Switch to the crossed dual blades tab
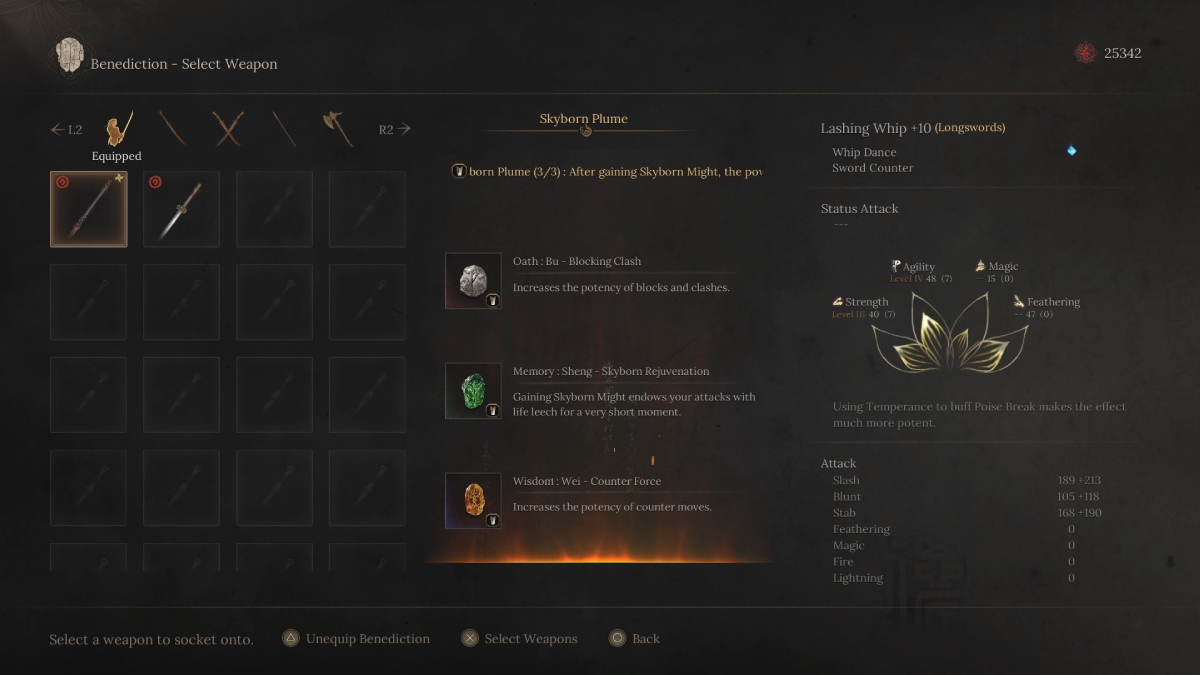The image size is (1200, 675). click(228, 129)
